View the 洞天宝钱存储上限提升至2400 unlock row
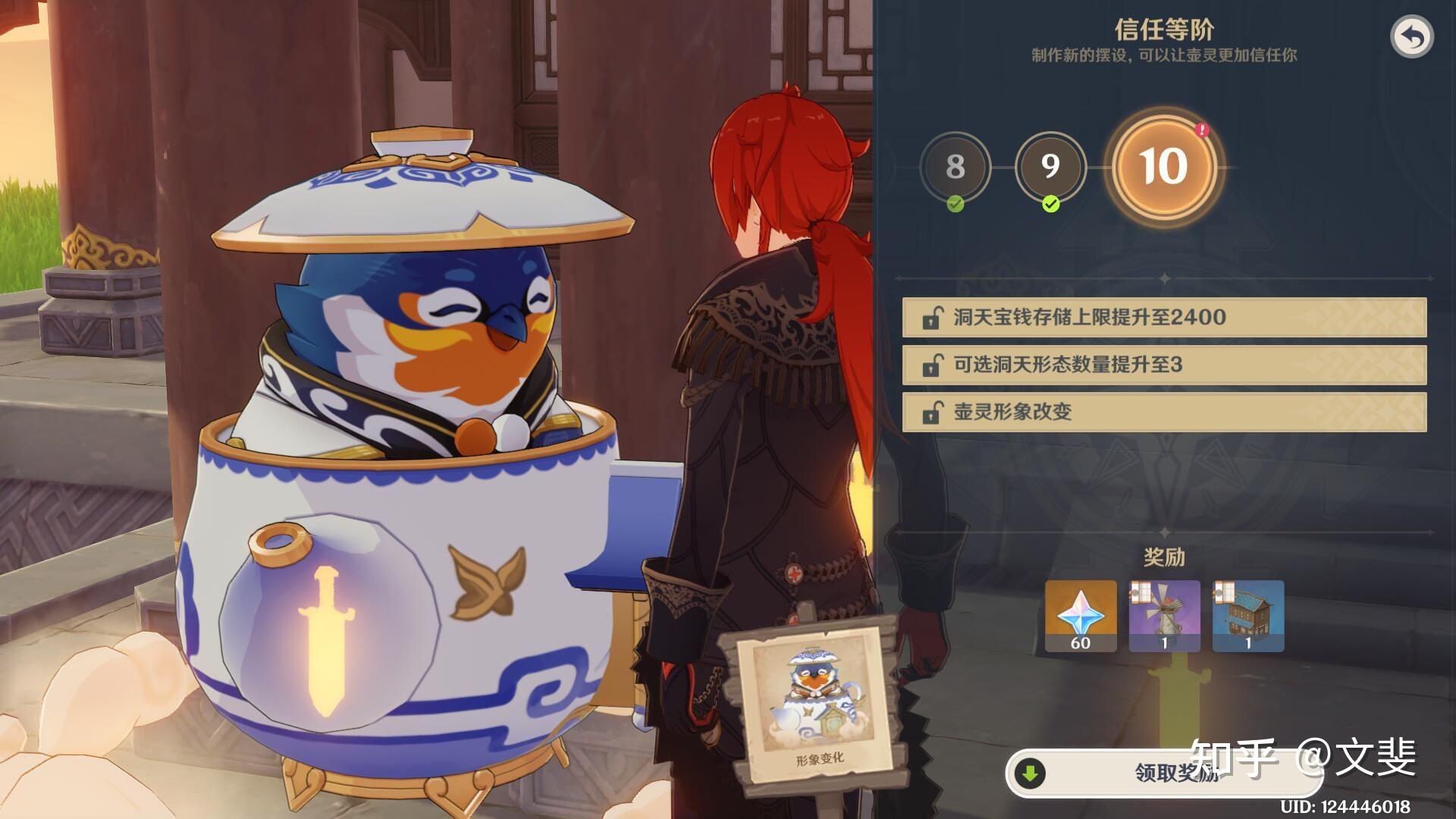Viewport: 1456px width, 819px height. 1164,317
